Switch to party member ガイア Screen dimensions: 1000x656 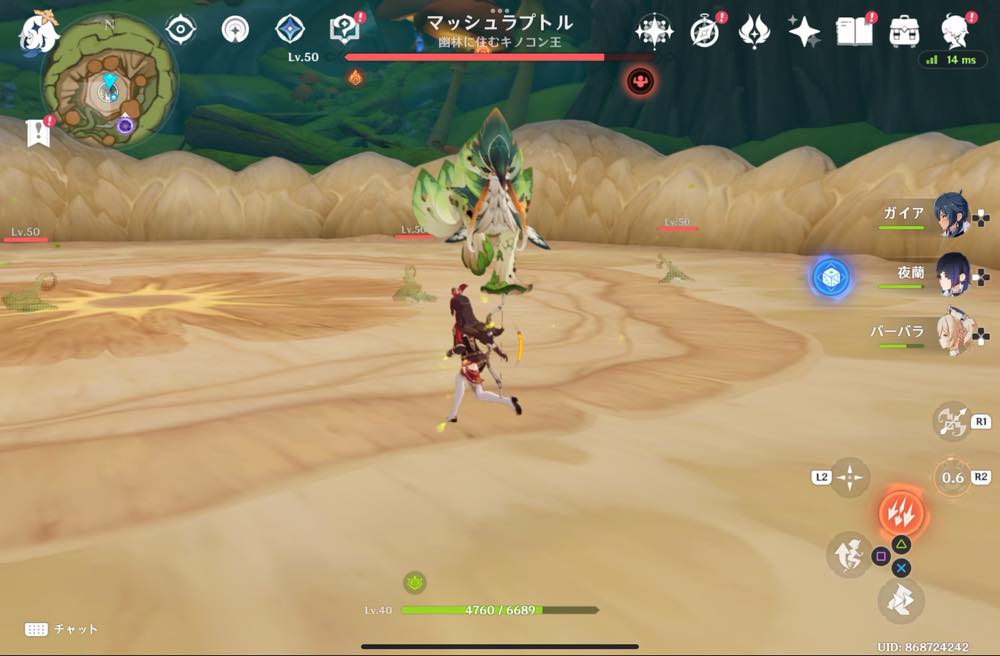[x=951, y=214]
